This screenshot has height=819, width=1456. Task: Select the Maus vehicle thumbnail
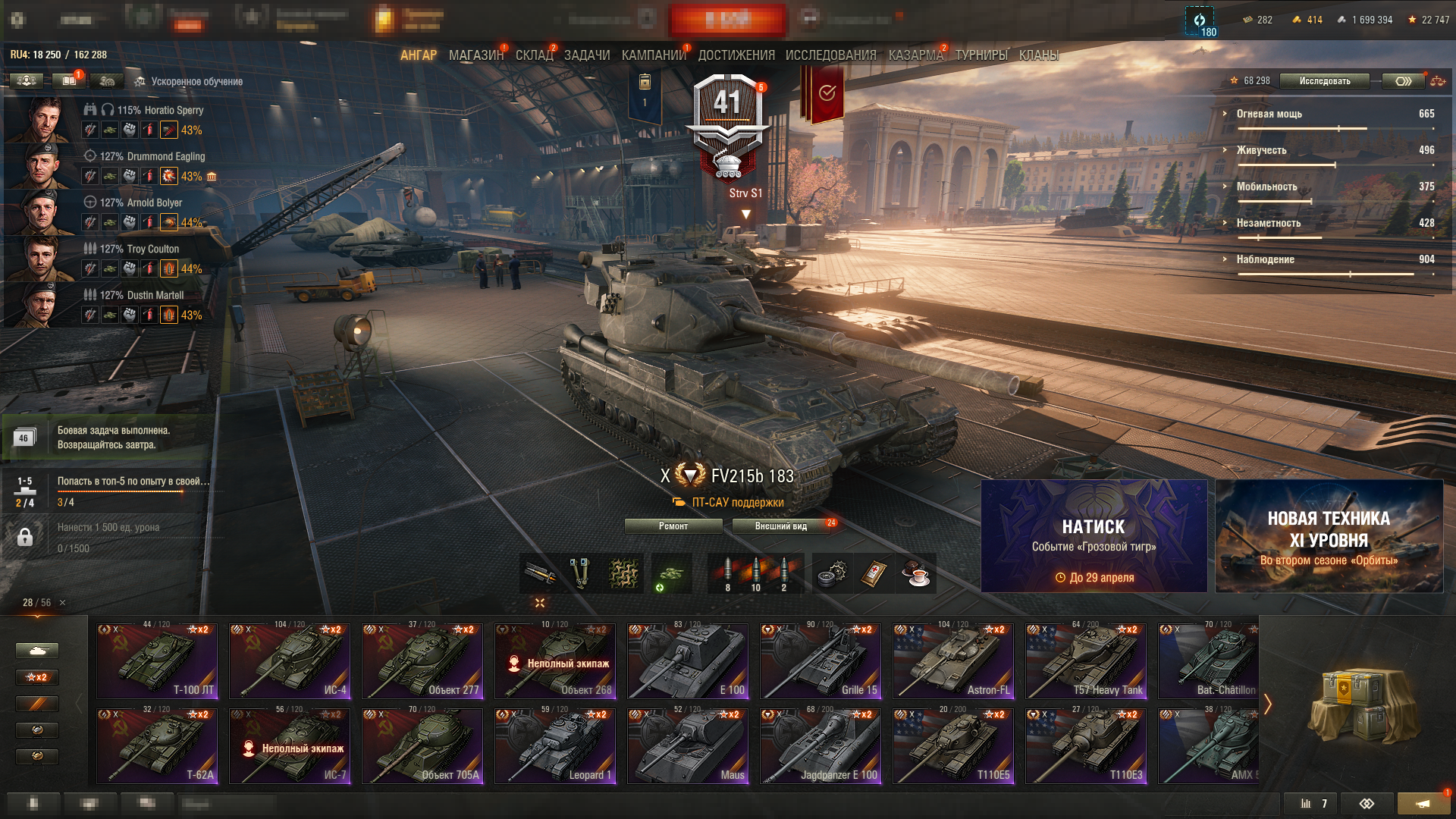pyautogui.click(x=688, y=745)
